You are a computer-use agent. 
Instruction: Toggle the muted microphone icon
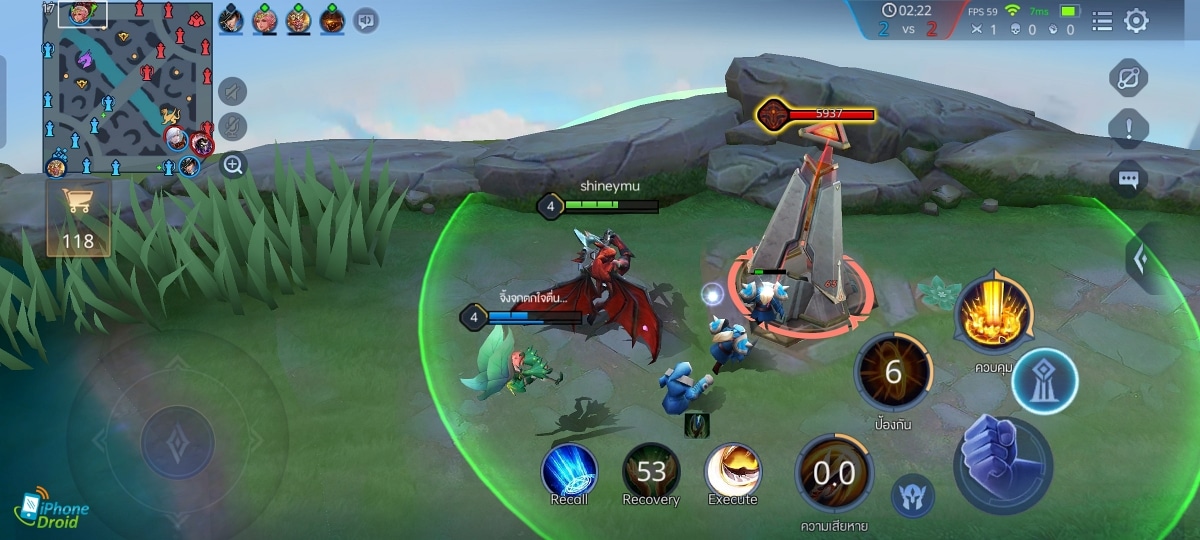tap(233, 127)
